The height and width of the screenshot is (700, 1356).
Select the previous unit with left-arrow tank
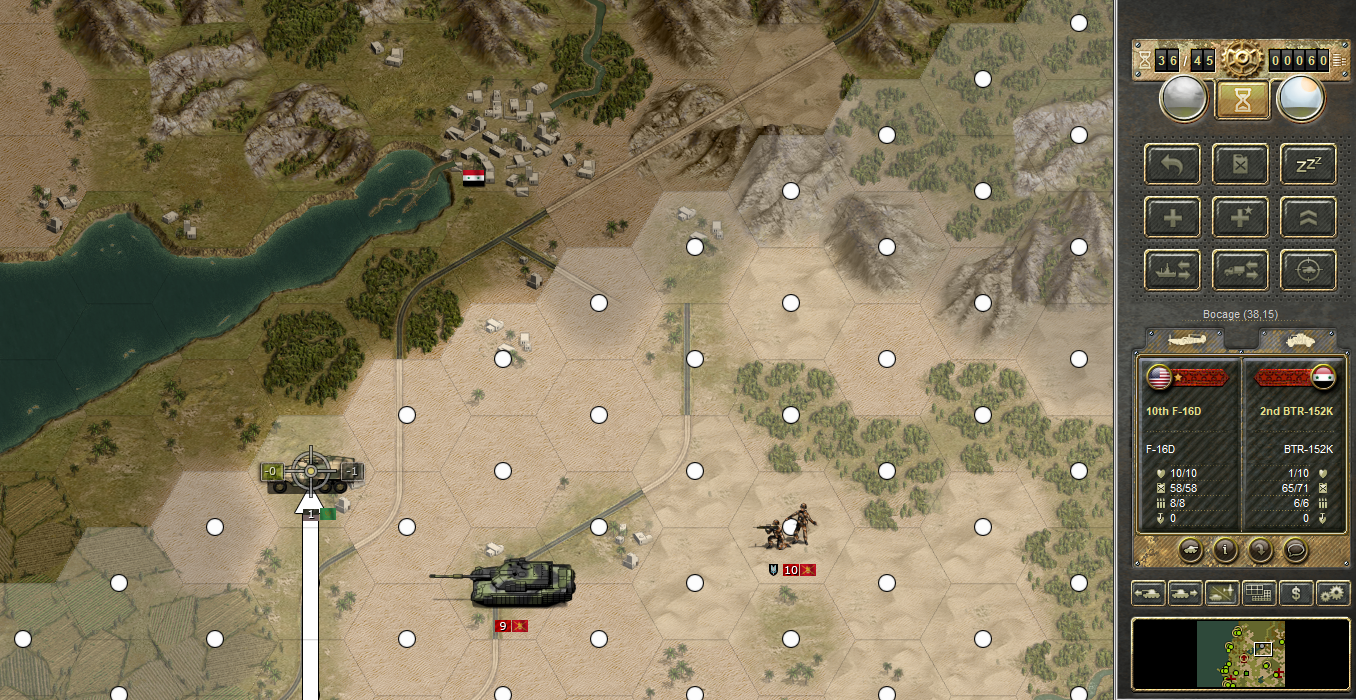coord(1147,593)
